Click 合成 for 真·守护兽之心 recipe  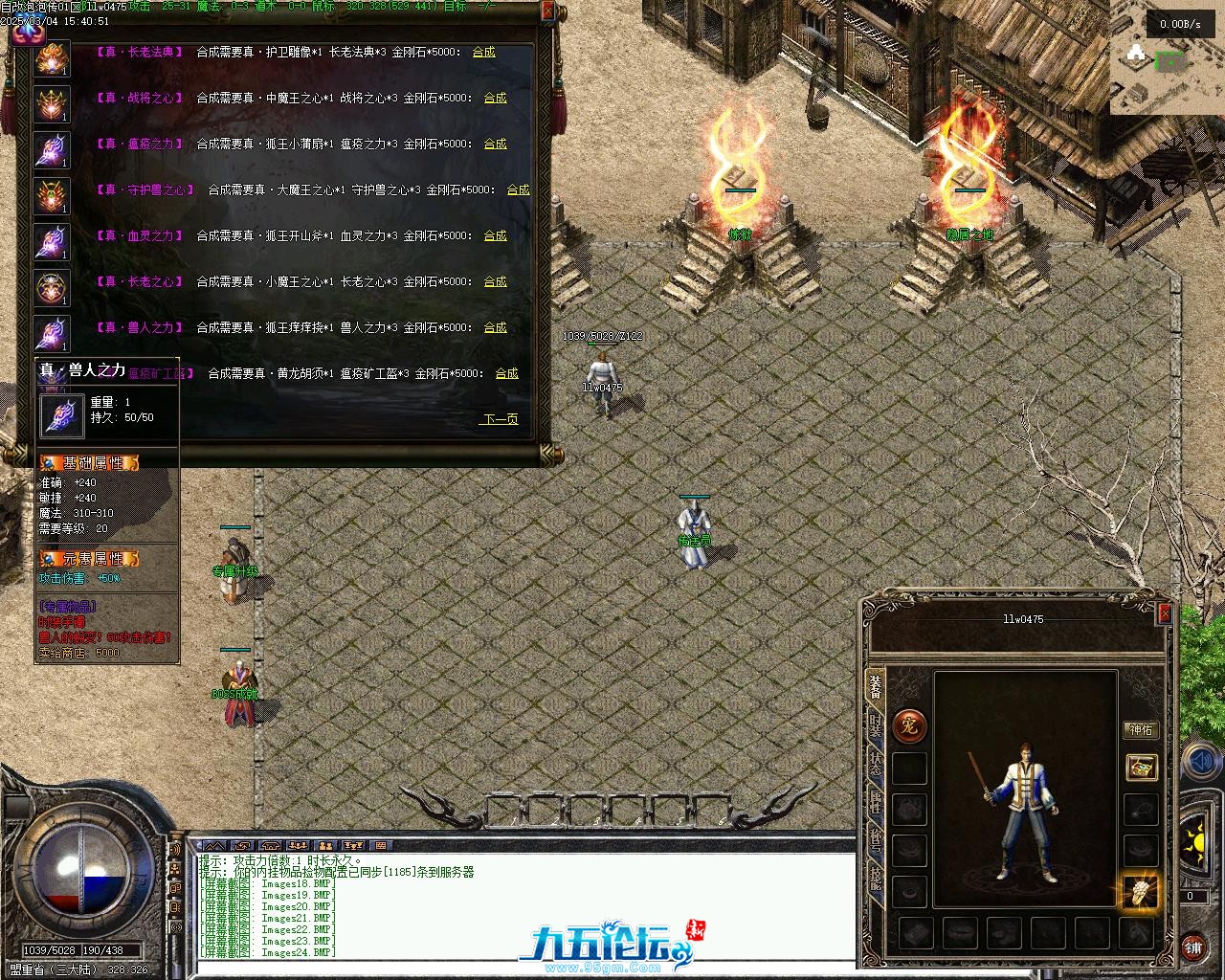[x=518, y=189]
